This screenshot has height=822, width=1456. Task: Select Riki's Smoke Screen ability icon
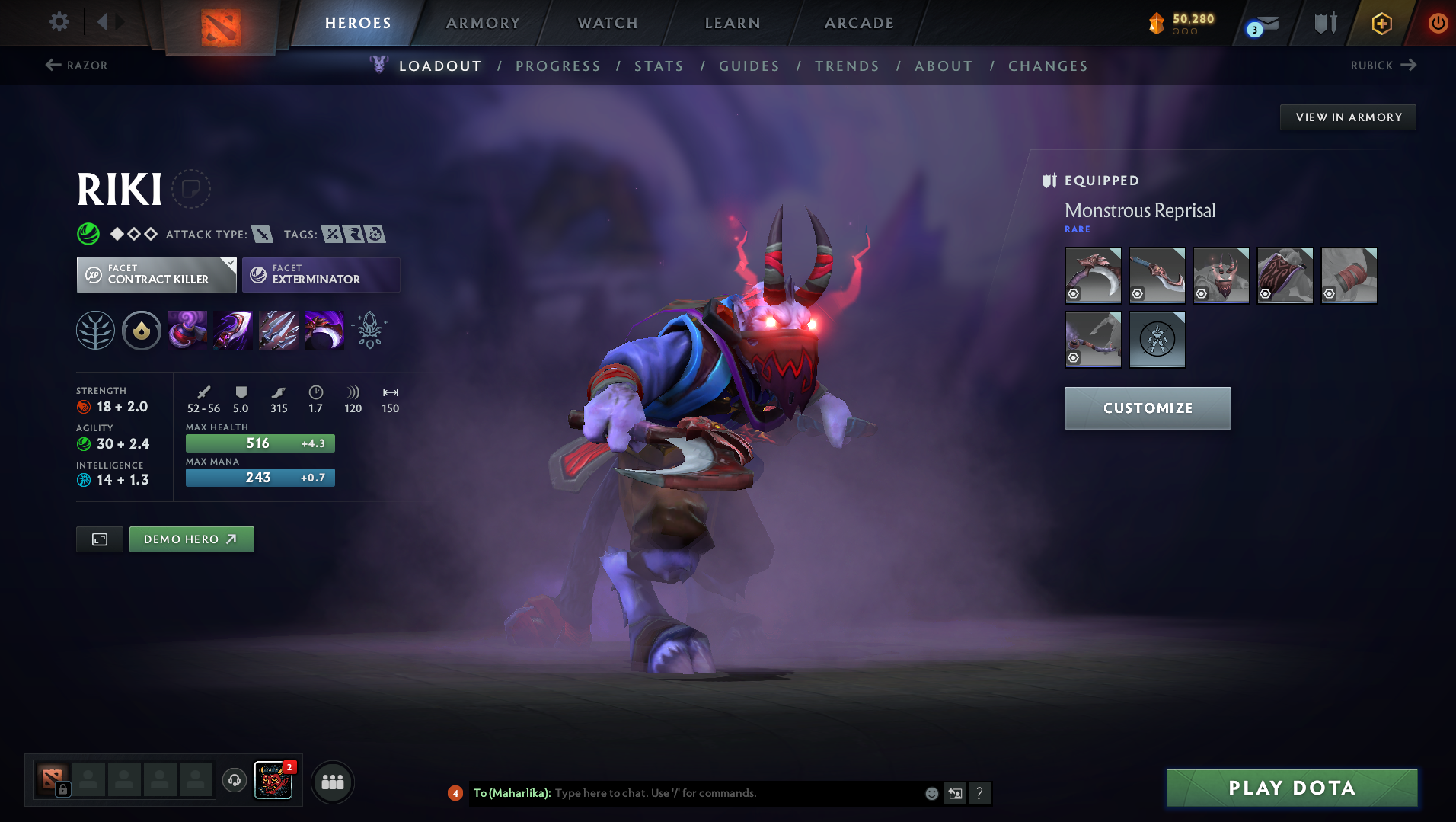[x=187, y=330]
